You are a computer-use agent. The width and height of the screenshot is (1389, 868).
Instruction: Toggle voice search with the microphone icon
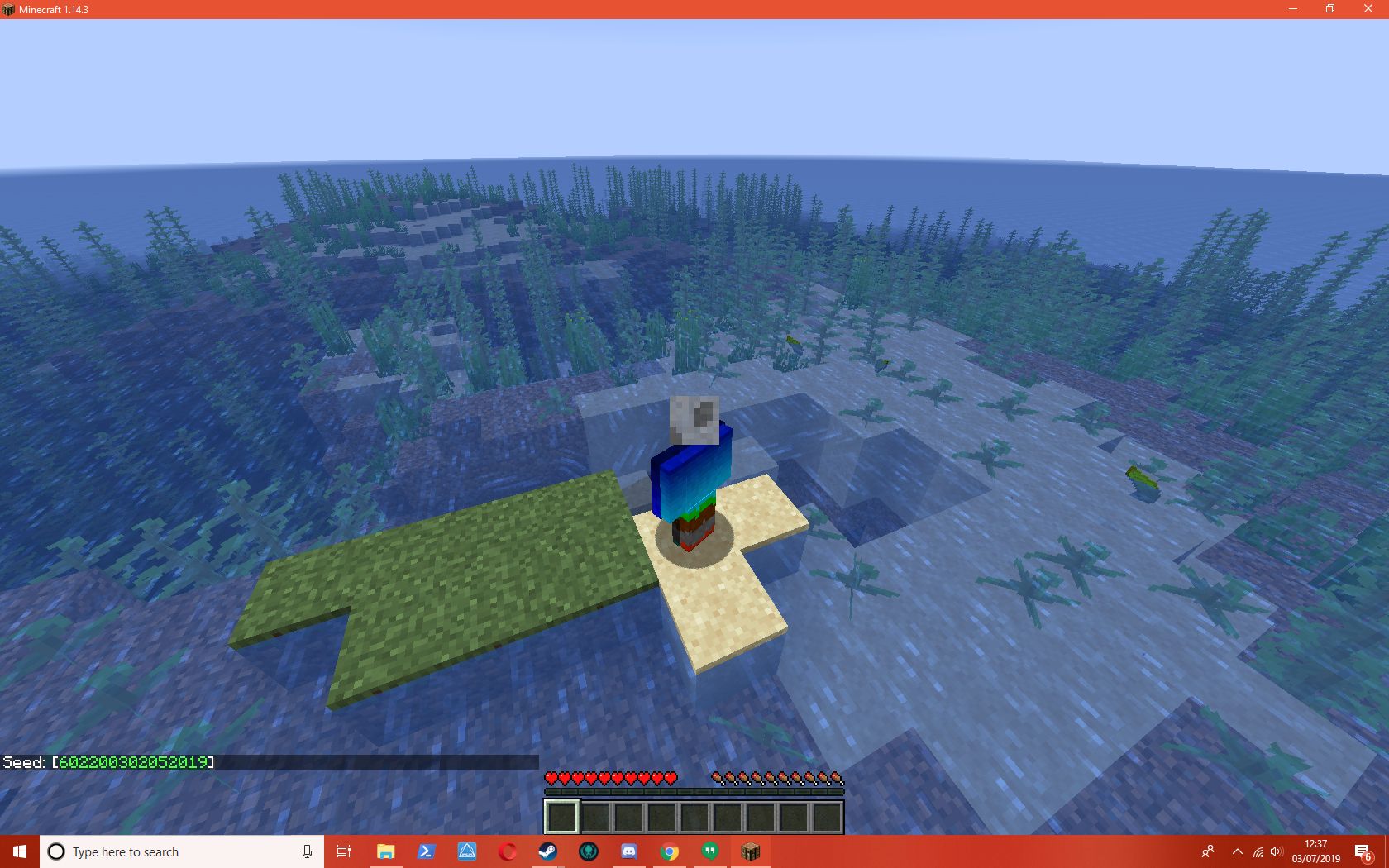307,851
